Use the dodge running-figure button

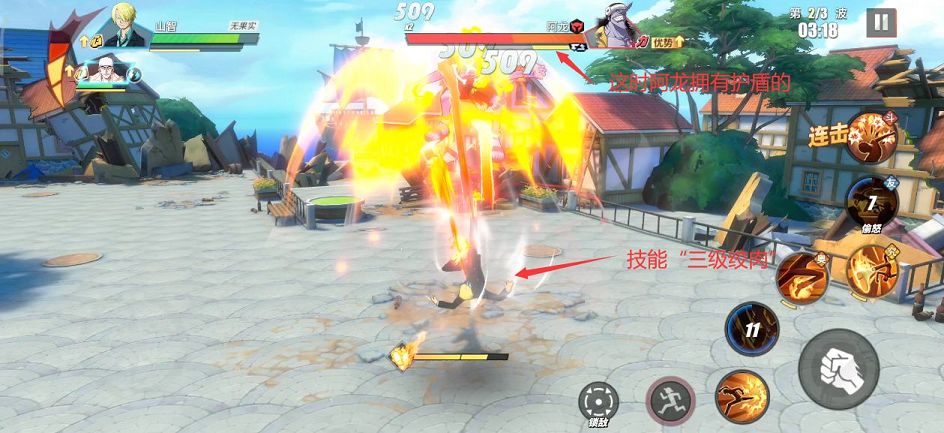click(669, 401)
